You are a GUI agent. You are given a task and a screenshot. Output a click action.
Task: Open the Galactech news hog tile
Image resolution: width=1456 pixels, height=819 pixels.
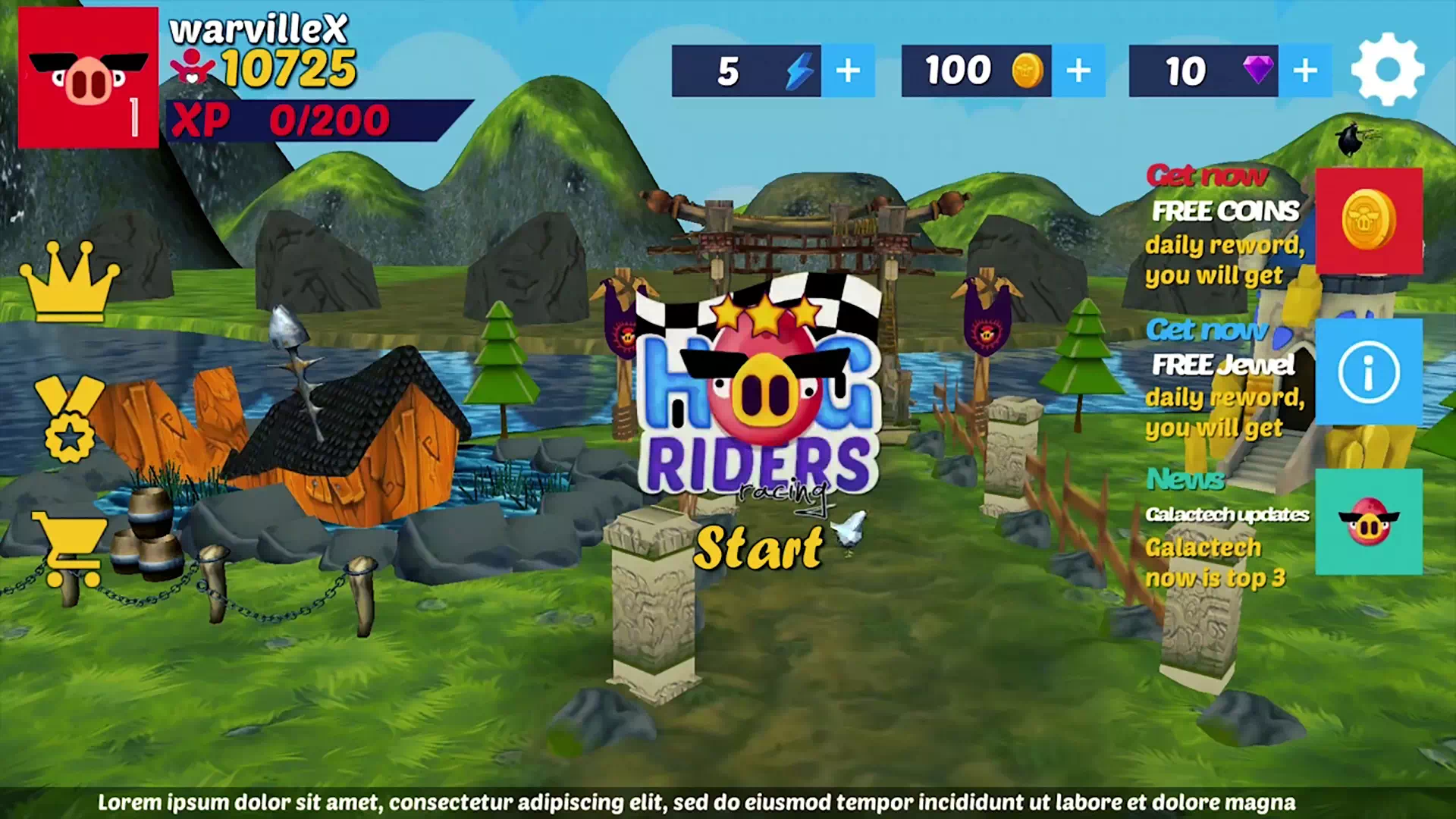(1368, 522)
